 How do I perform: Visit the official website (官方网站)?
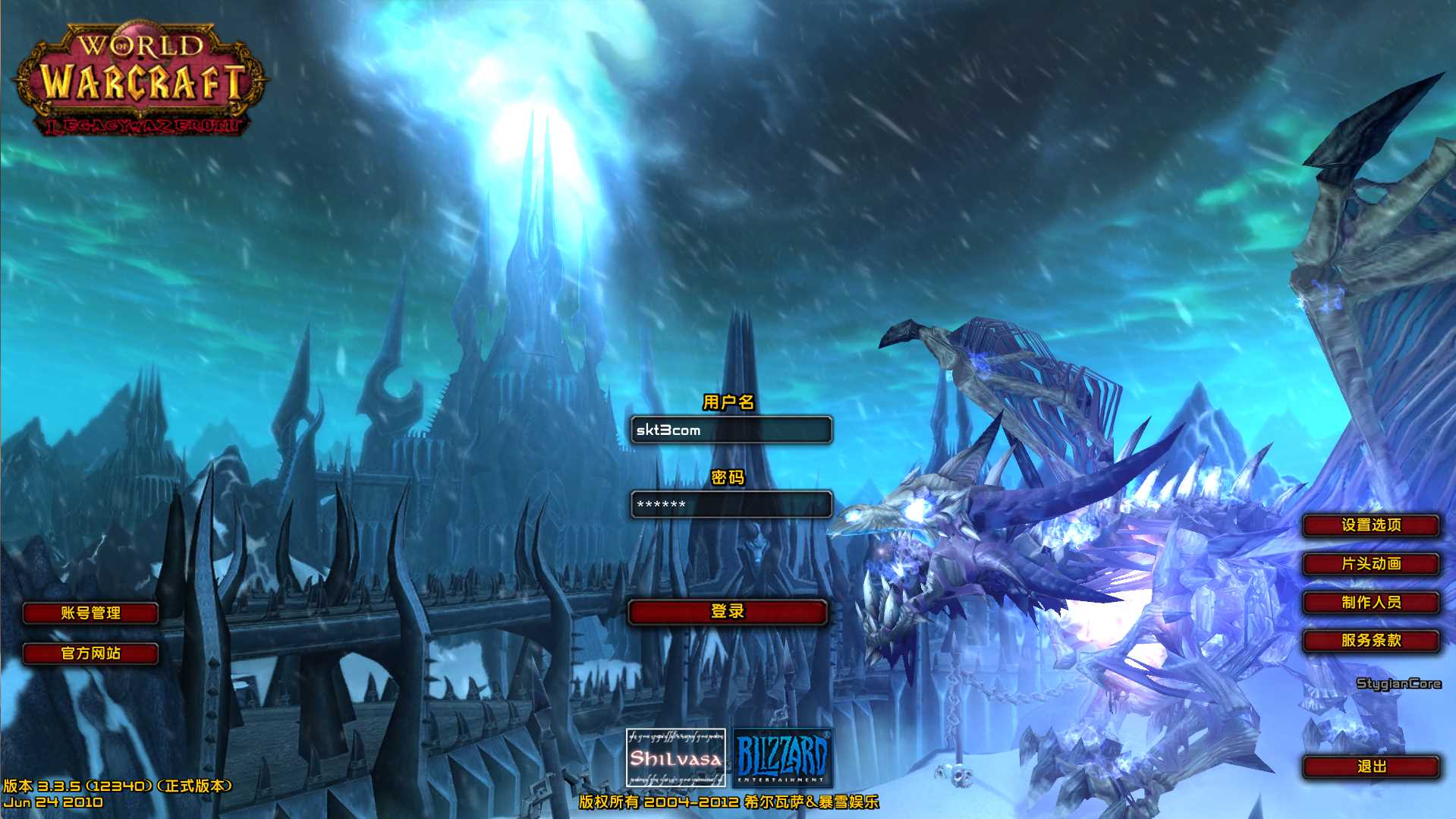pyautogui.click(x=91, y=654)
